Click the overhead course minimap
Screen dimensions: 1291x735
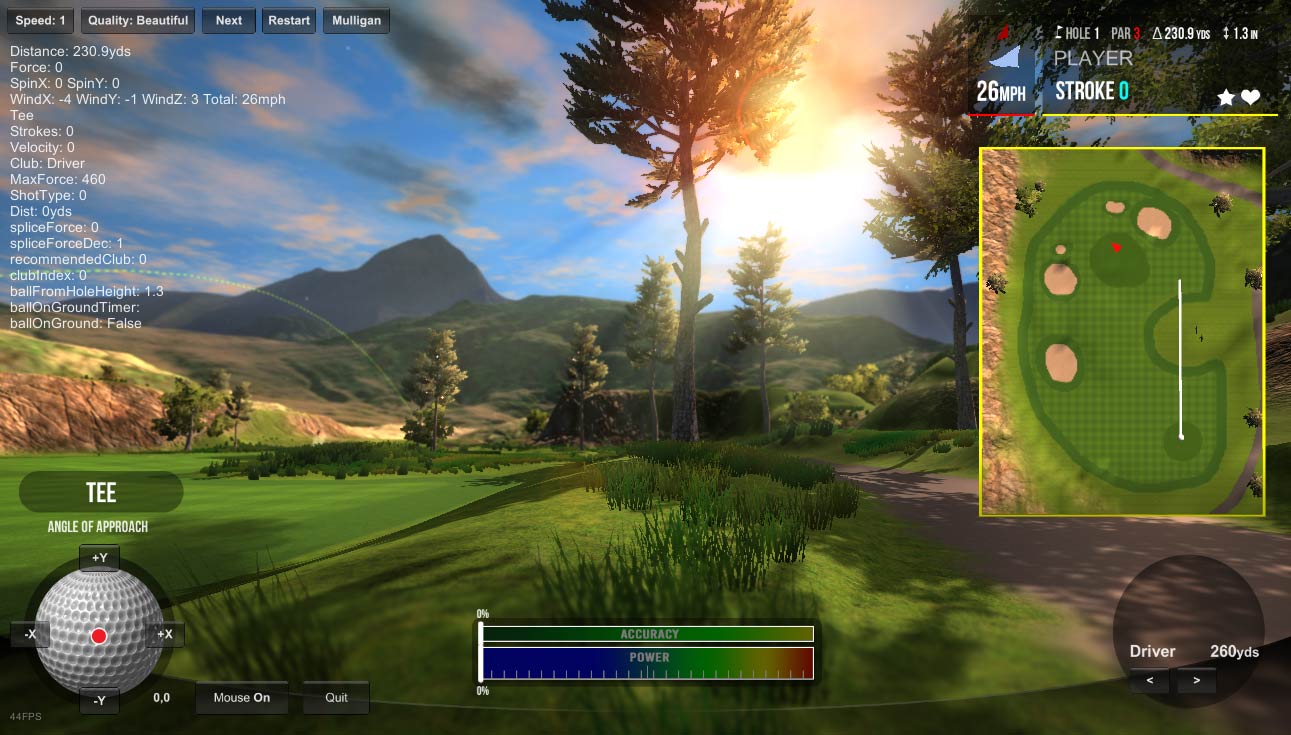[x=1122, y=332]
